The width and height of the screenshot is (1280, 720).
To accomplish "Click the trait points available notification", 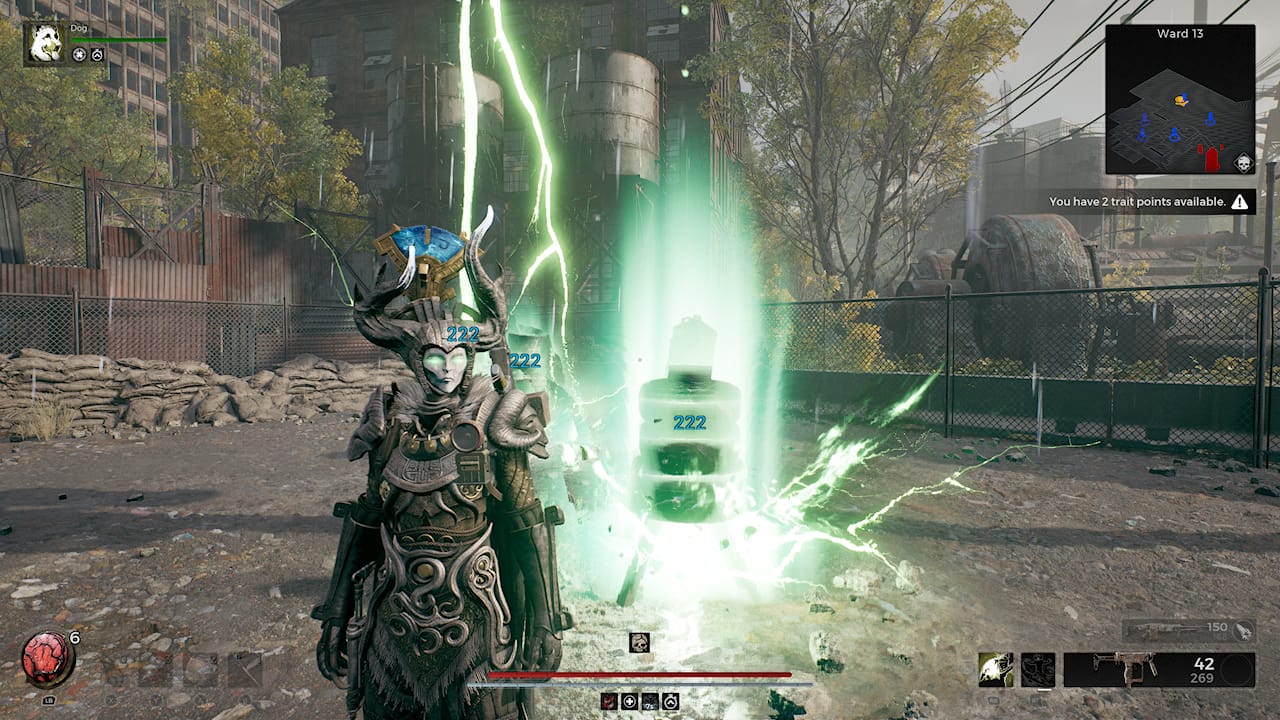I will click(x=1150, y=202).
